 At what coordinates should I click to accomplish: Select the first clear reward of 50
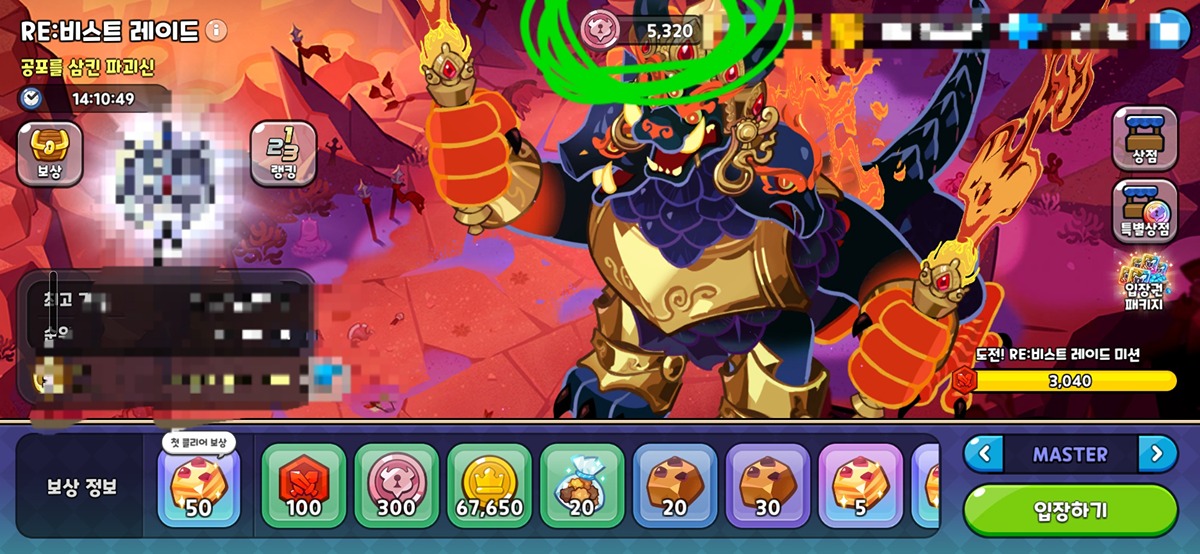[x=198, y=485]
